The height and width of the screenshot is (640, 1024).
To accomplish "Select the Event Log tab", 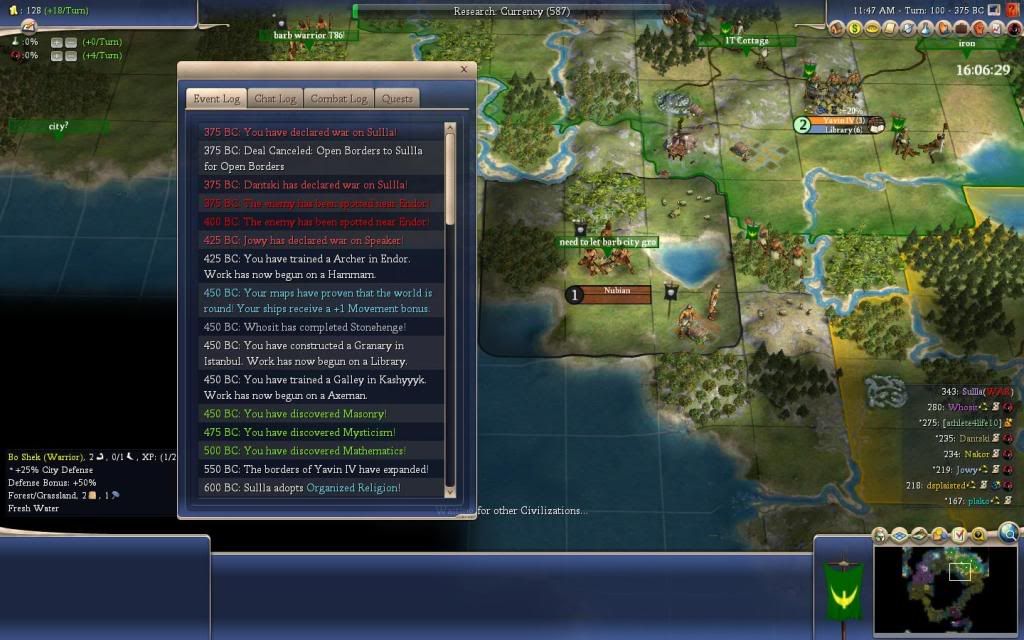I will 216,99.
